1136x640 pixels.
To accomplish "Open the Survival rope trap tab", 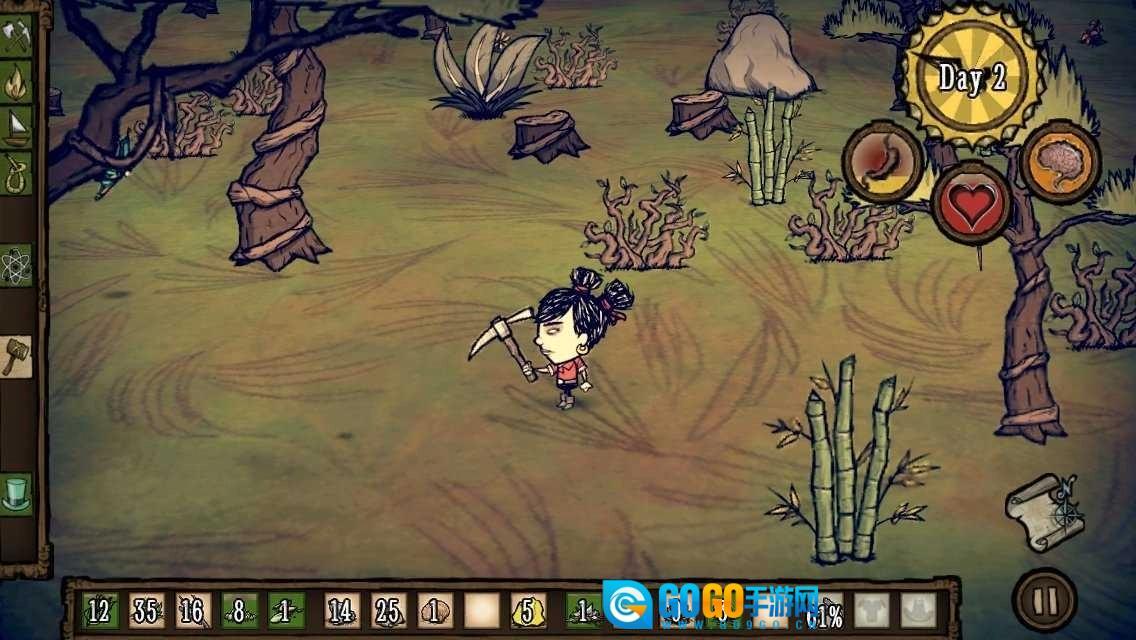I will pyautogui.click(x=17, y=171).
